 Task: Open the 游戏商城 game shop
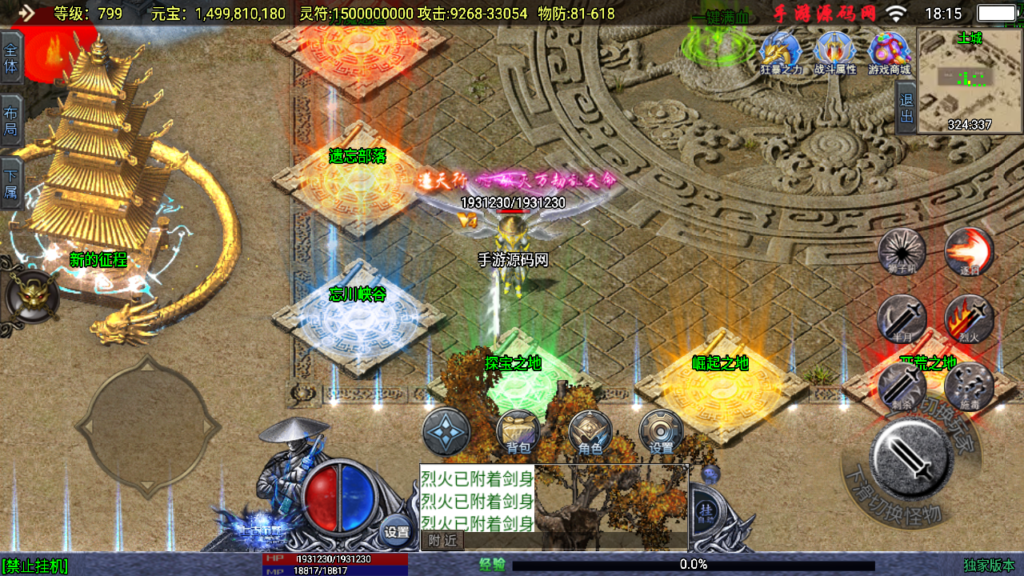[x=888, y=52]
